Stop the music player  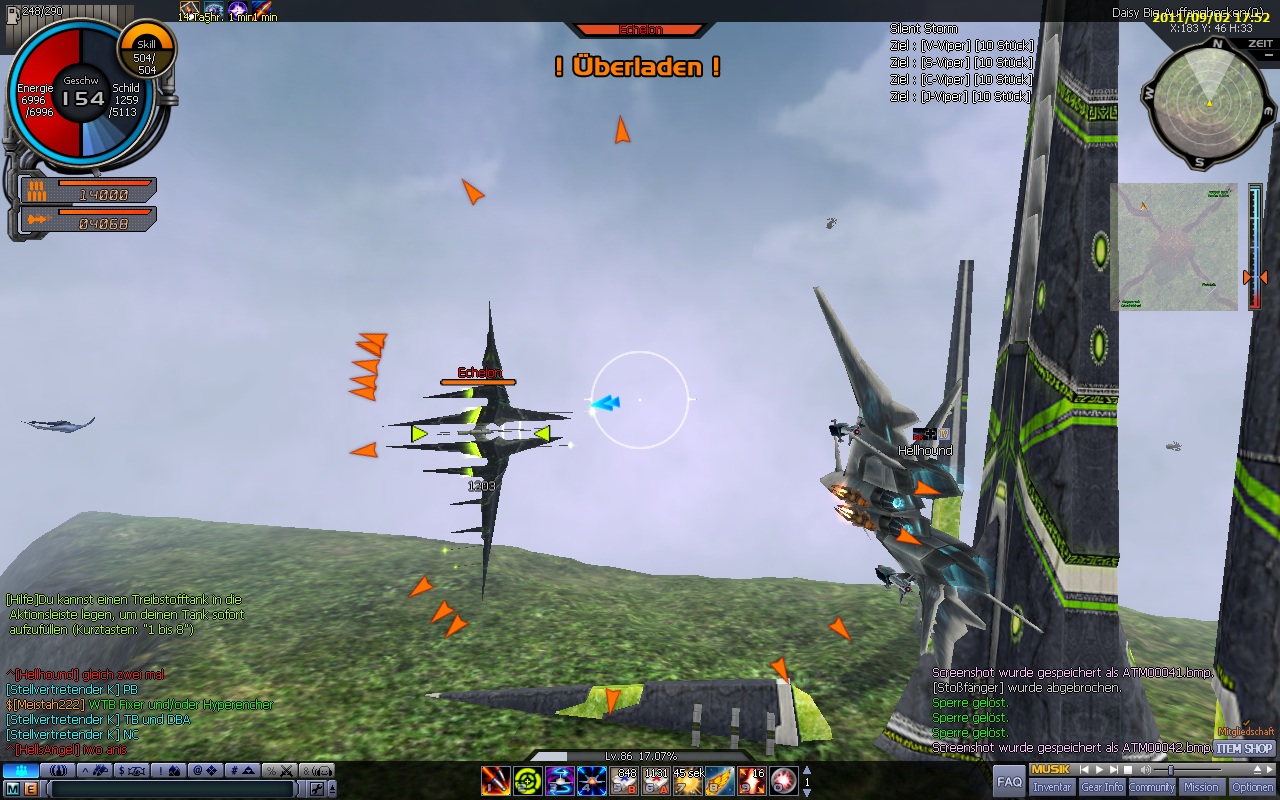tap(1128, 769)
